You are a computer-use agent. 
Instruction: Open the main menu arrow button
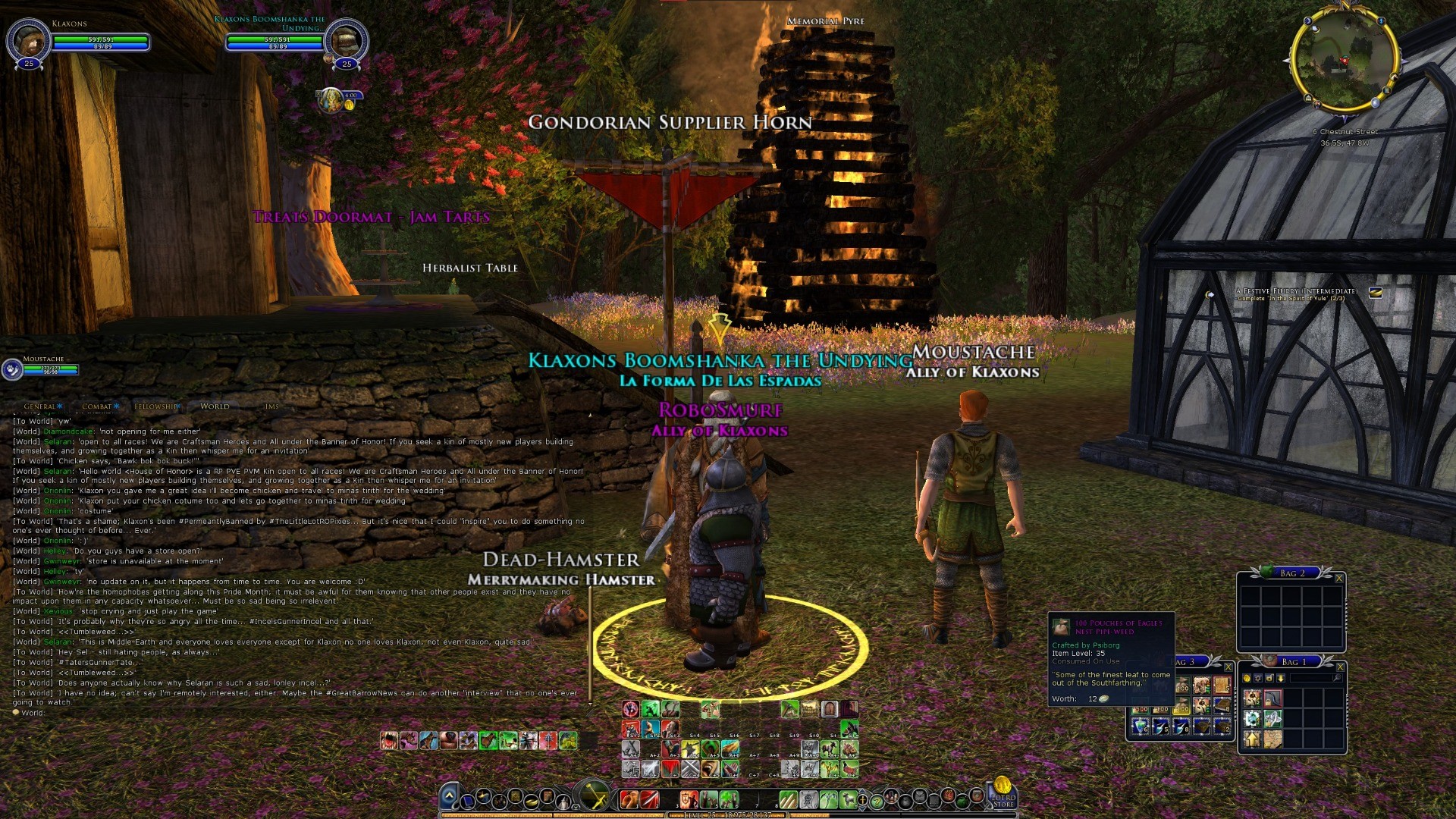[449, 796]
